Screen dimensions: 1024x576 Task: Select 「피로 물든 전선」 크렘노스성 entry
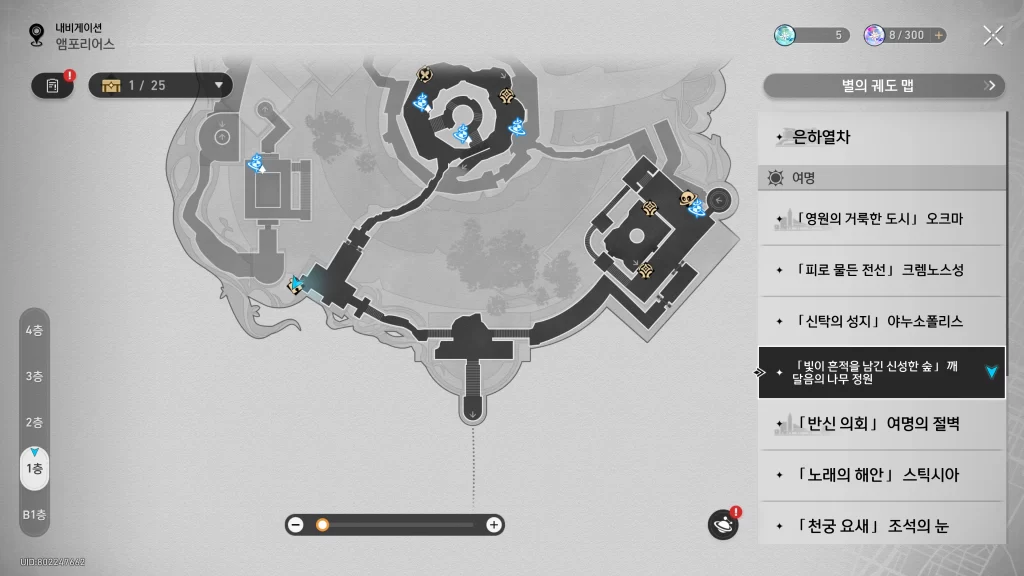(x=880, y=270)
